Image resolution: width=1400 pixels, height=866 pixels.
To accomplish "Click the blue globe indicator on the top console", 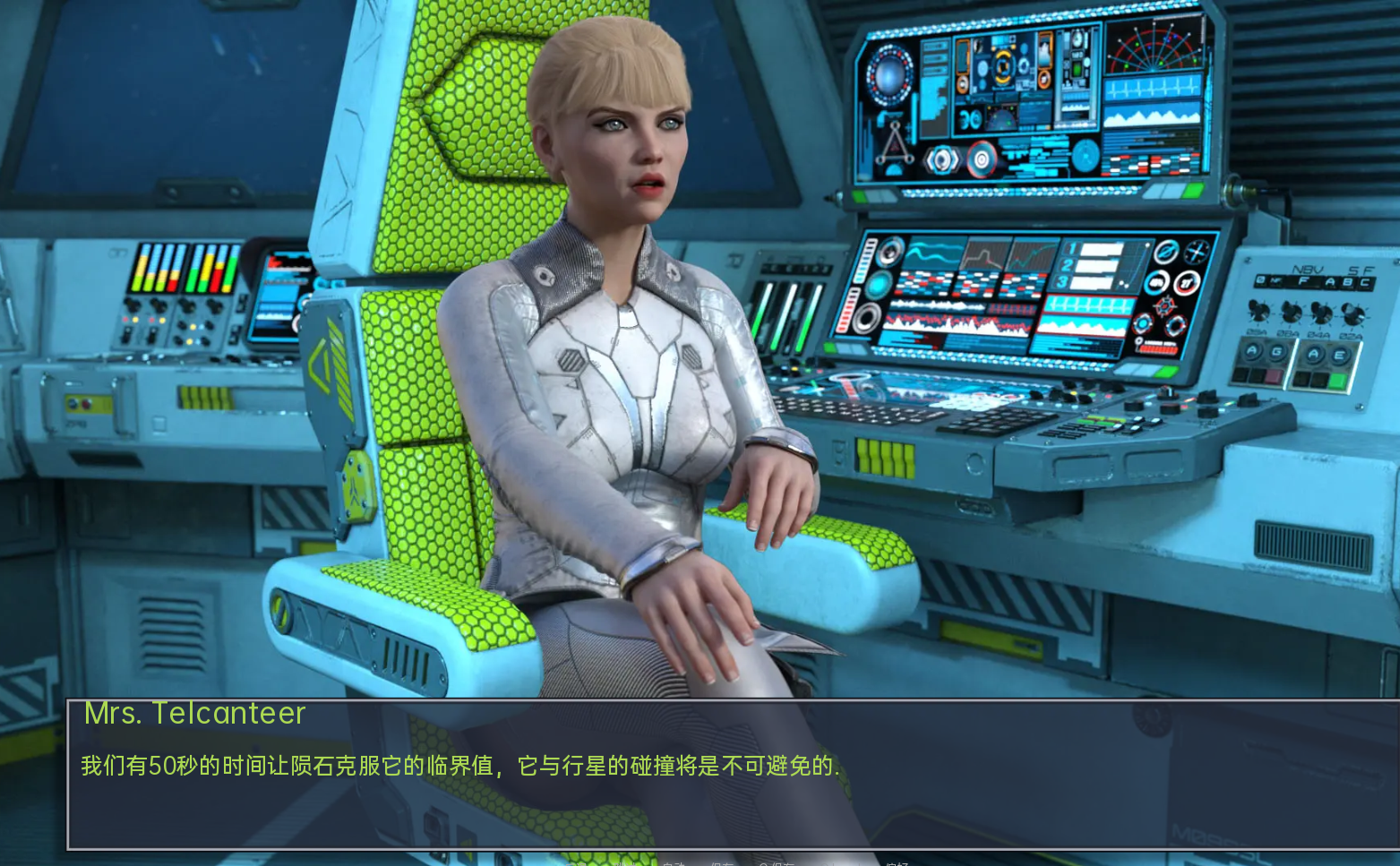I will click(889, 73).
